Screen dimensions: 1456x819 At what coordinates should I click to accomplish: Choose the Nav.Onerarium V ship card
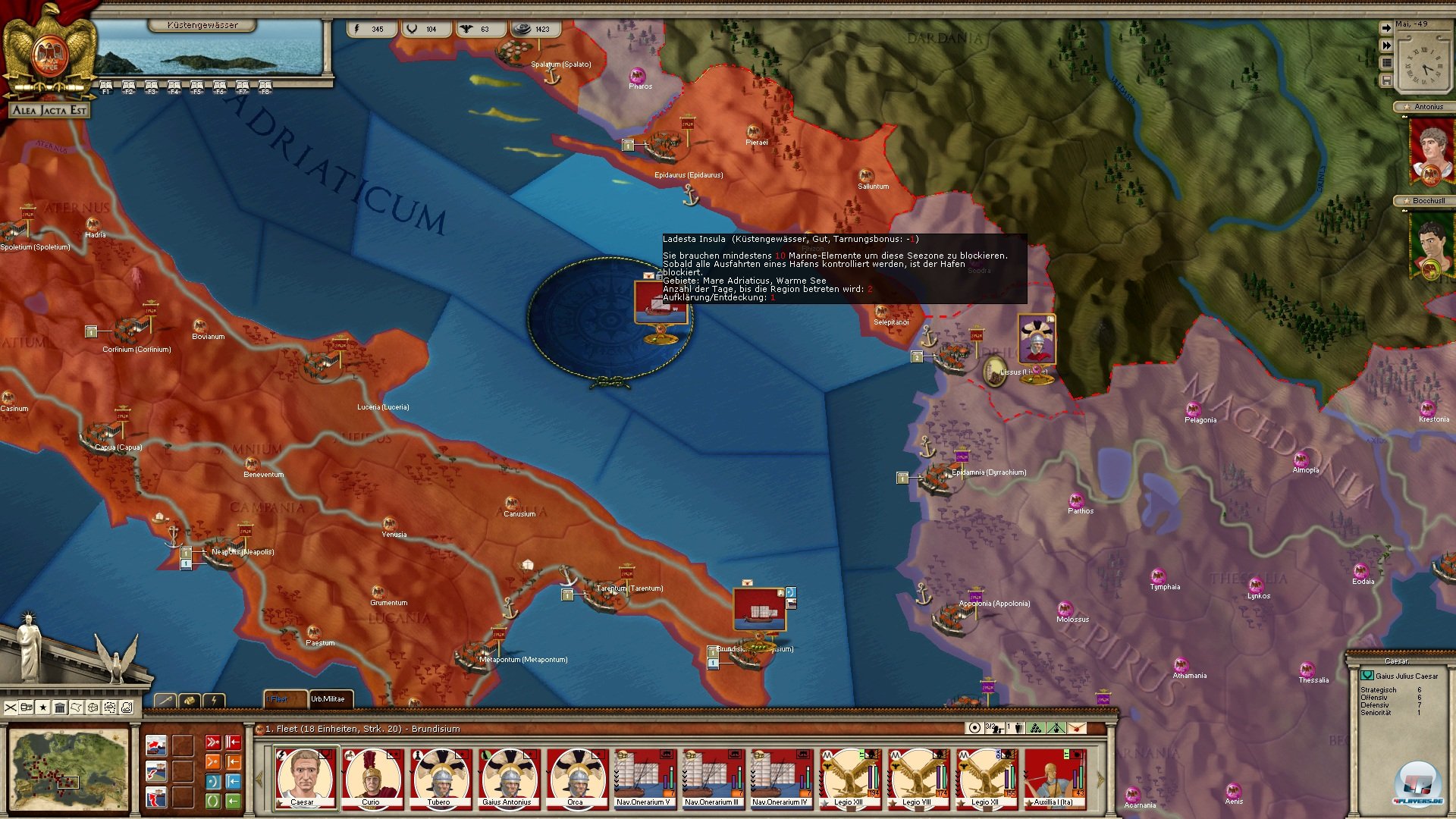[643, 777]
